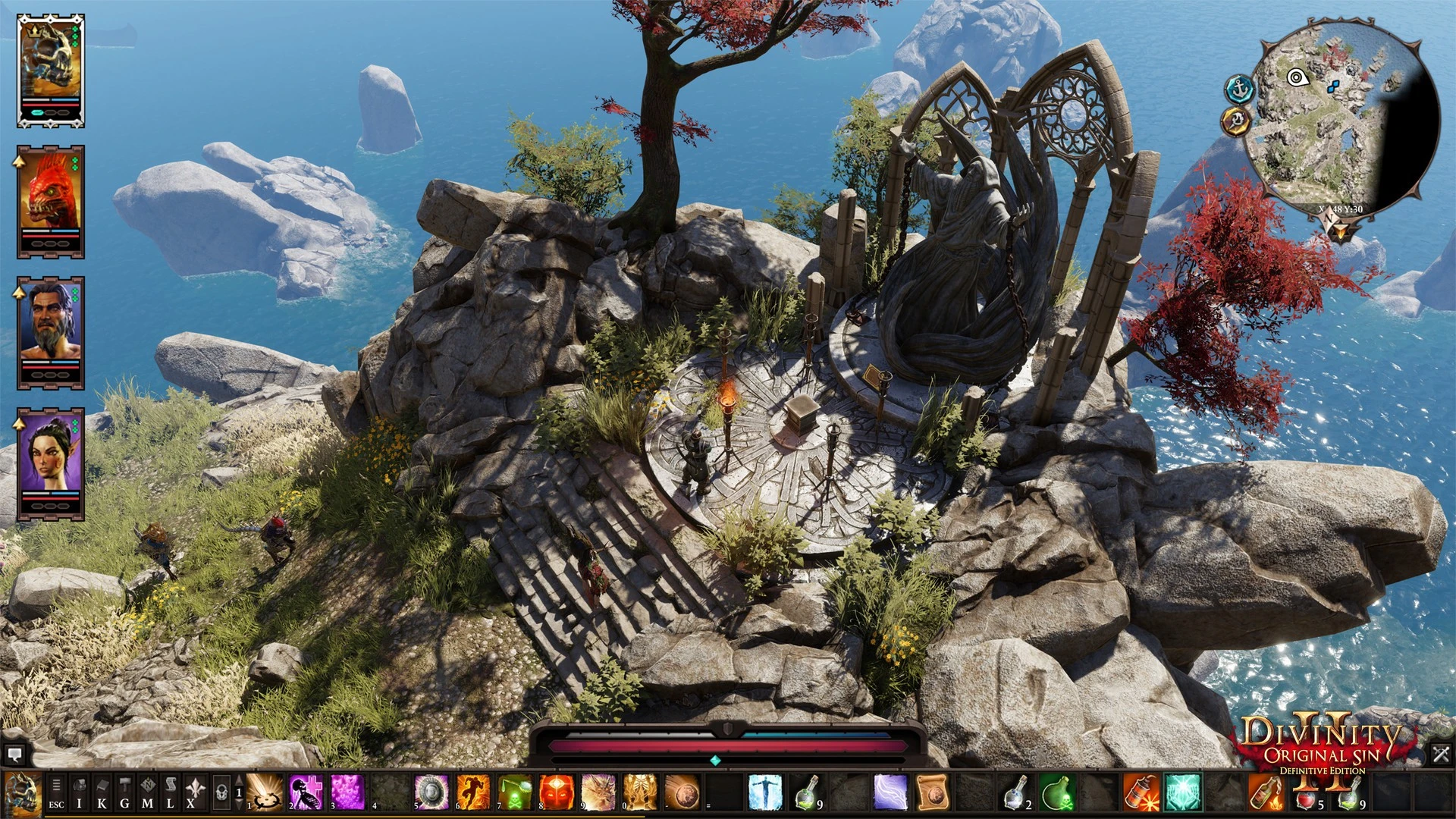Activate the crosshair ranged shot skill
This screenshot has height=819, width=1456.
coord(265,793)
